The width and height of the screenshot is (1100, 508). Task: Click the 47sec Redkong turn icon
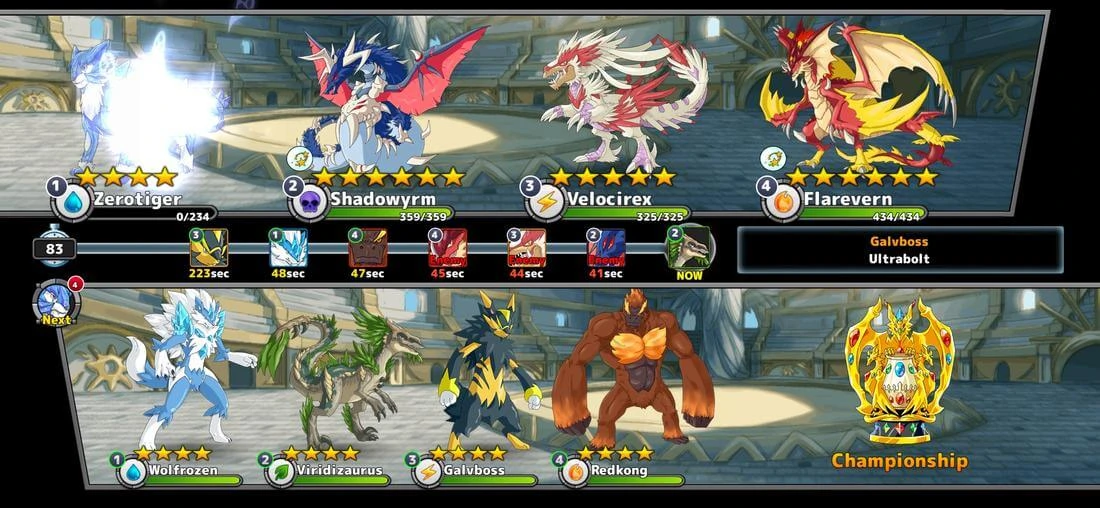[367, 248]
